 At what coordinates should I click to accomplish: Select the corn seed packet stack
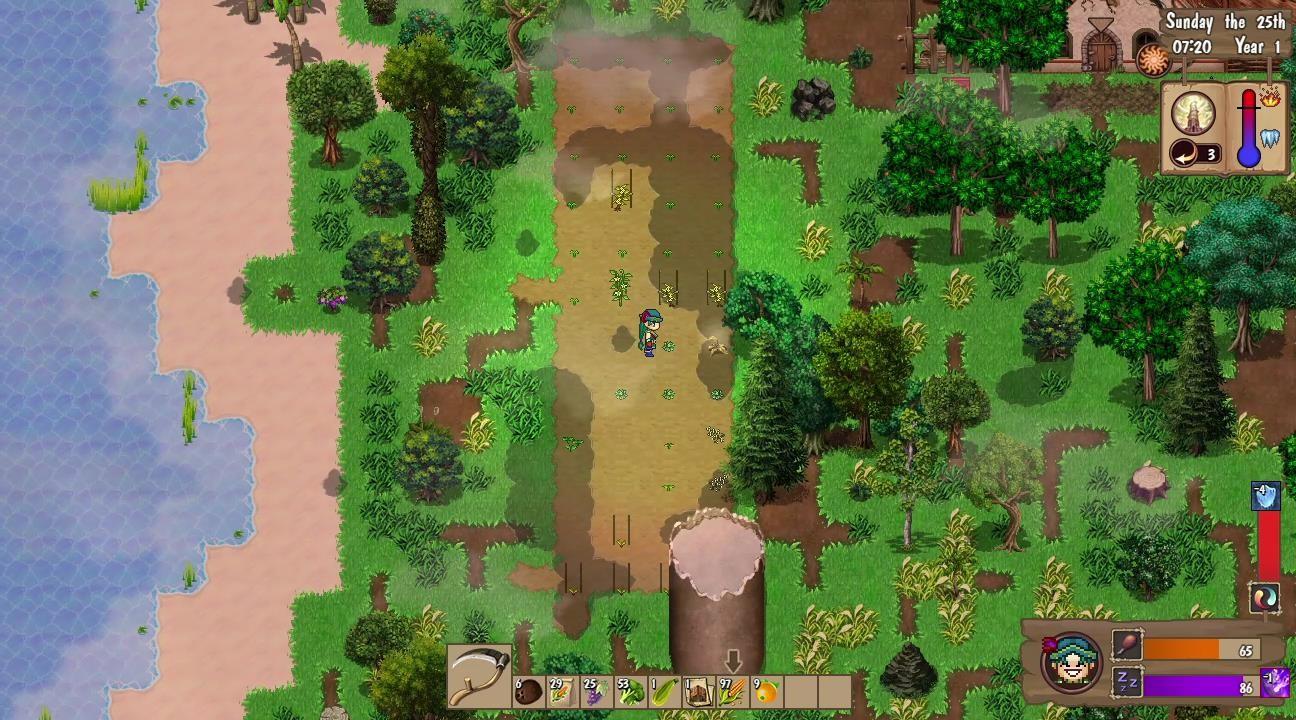coord(563,692)
